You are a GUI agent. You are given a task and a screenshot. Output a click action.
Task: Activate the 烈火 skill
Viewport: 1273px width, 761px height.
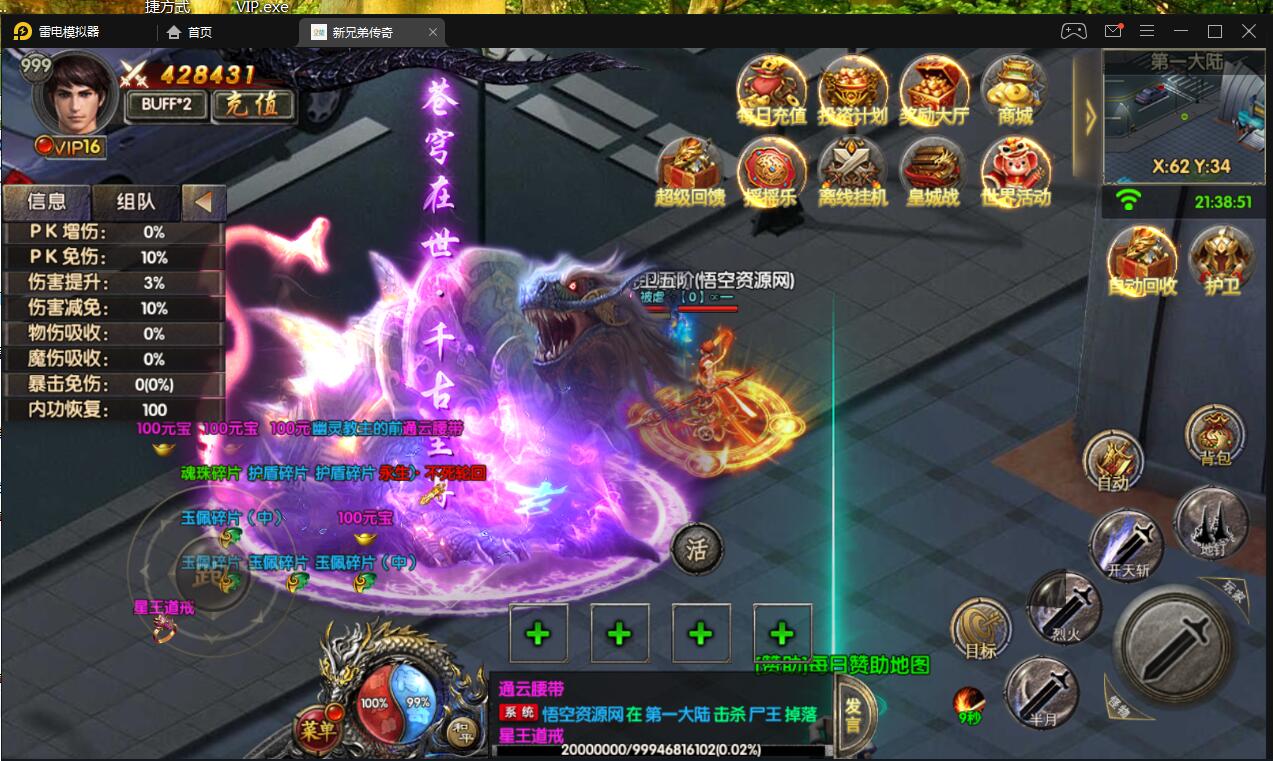click(x=1064, y=607)
